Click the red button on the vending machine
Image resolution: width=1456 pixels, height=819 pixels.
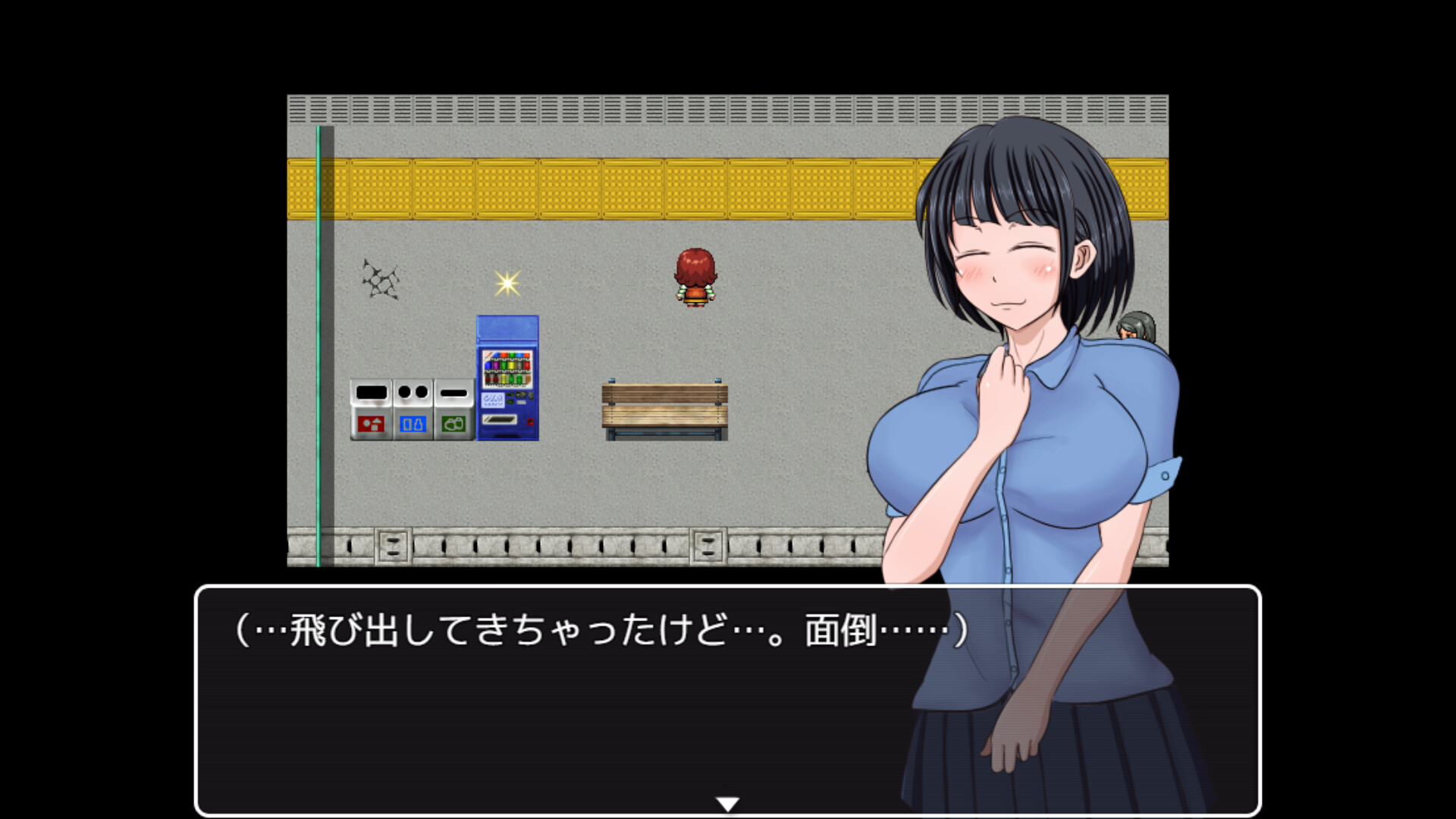(x=531, y=422)
